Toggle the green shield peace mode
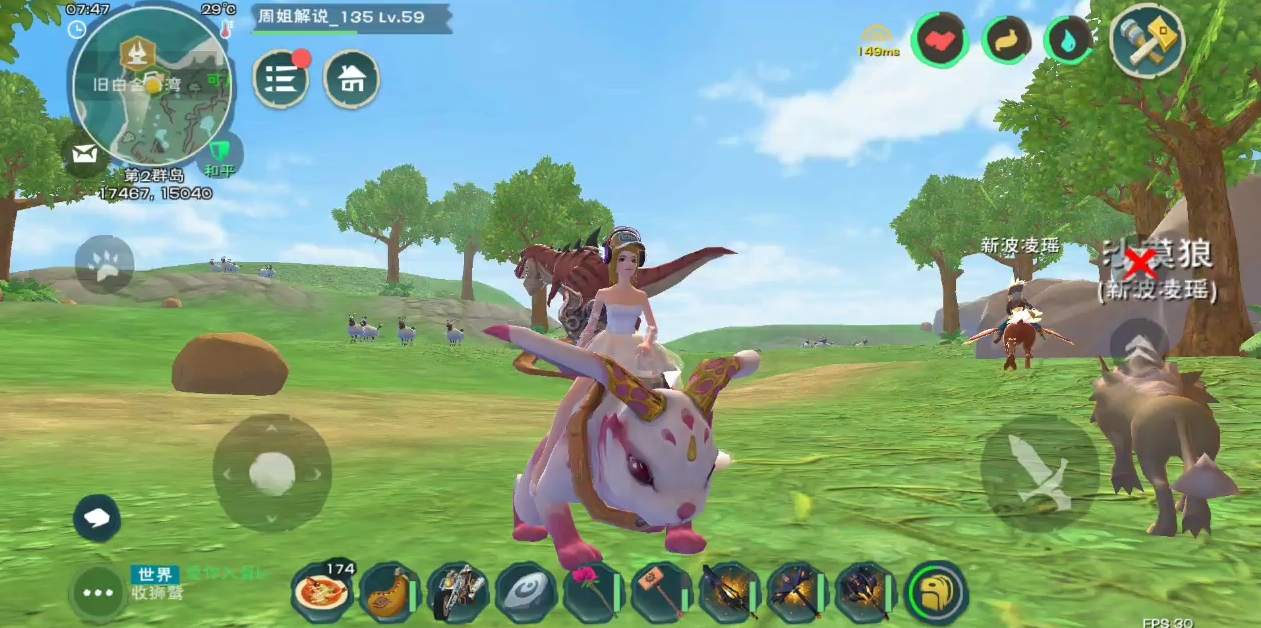This screenshot has width=1261, height=628. tap(219, 155)
